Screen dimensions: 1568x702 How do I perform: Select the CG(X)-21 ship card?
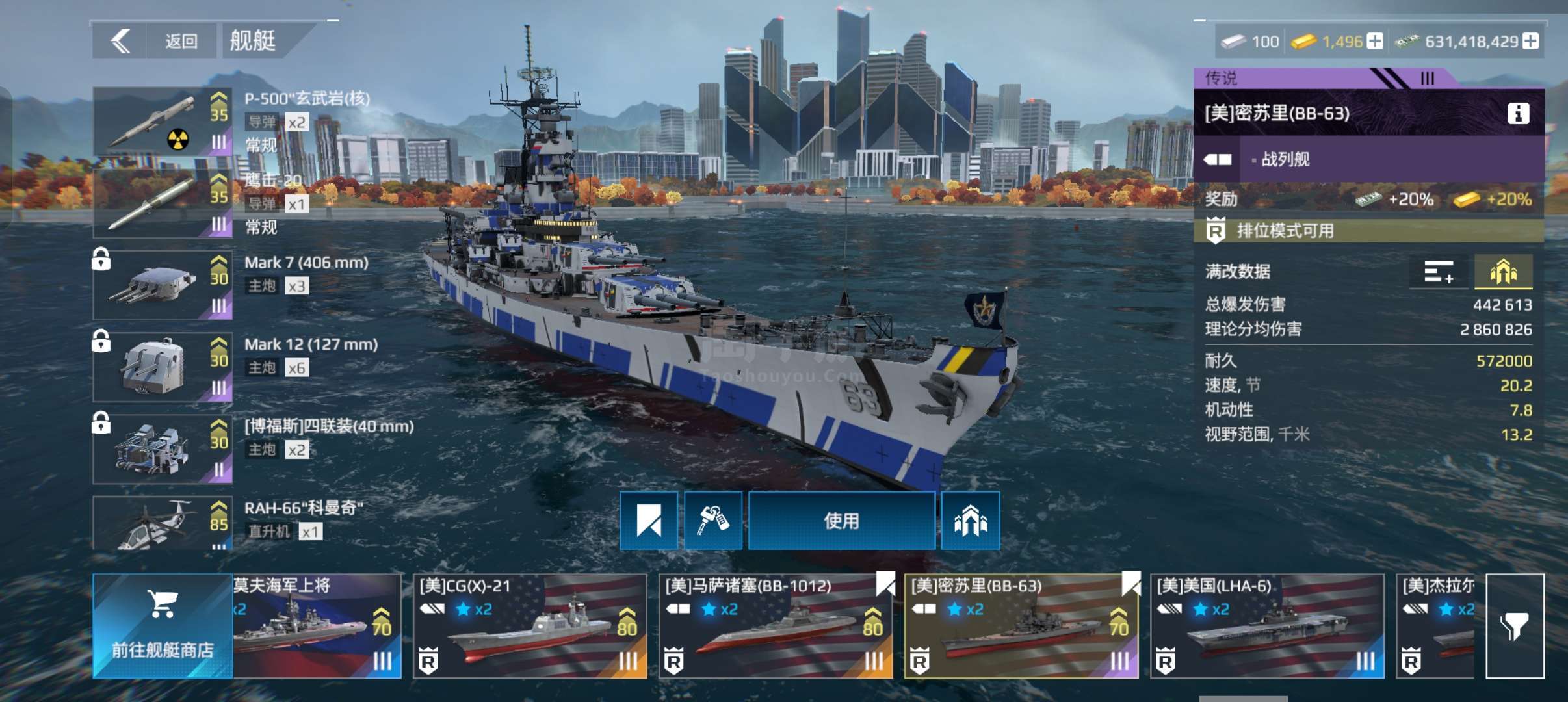(530, 626)
